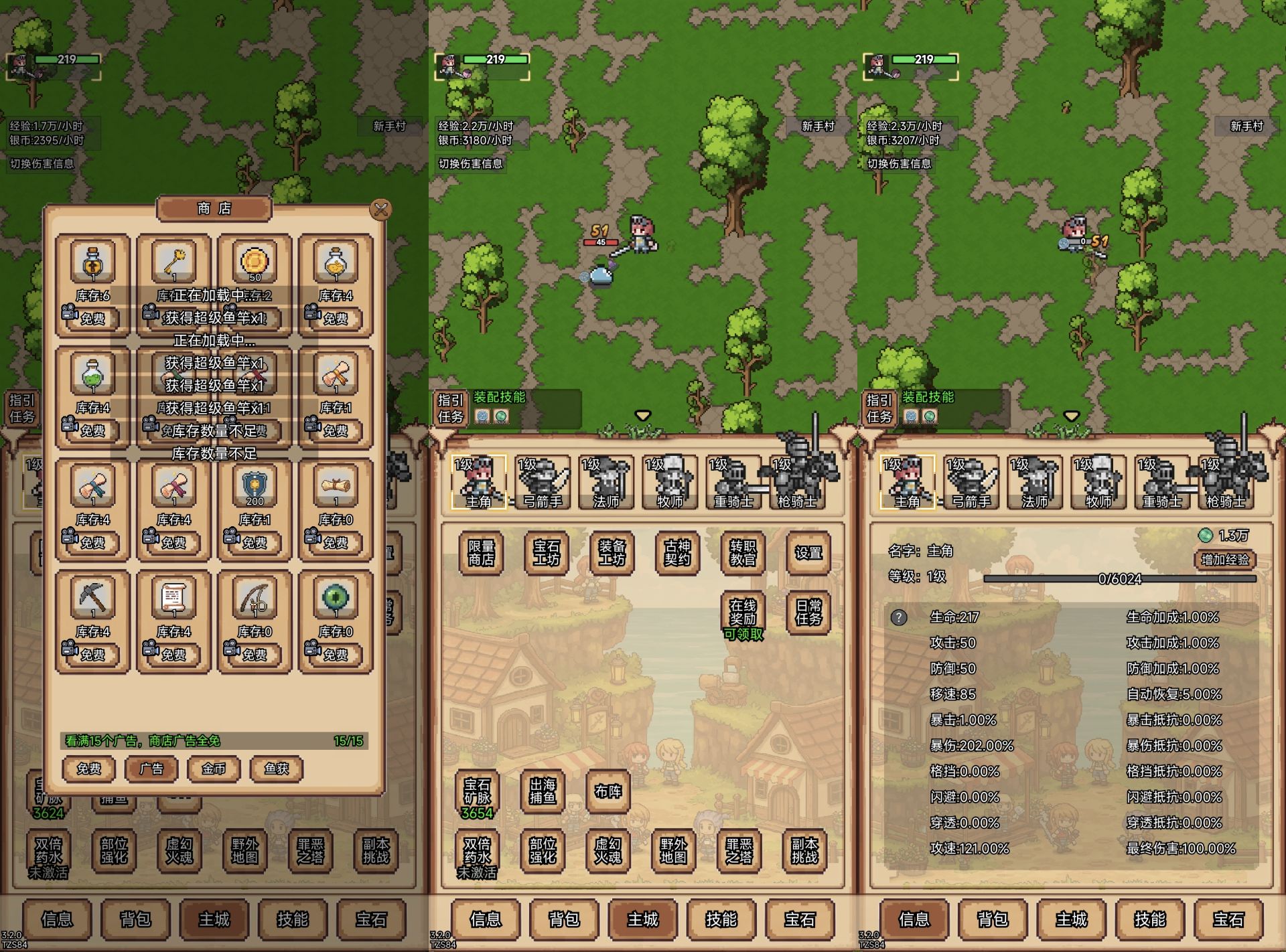Image resolution: width=1286 pixels, height=952 pixels.
Task: Open the 限量商店 limited shop
Action: coord(481,553)
